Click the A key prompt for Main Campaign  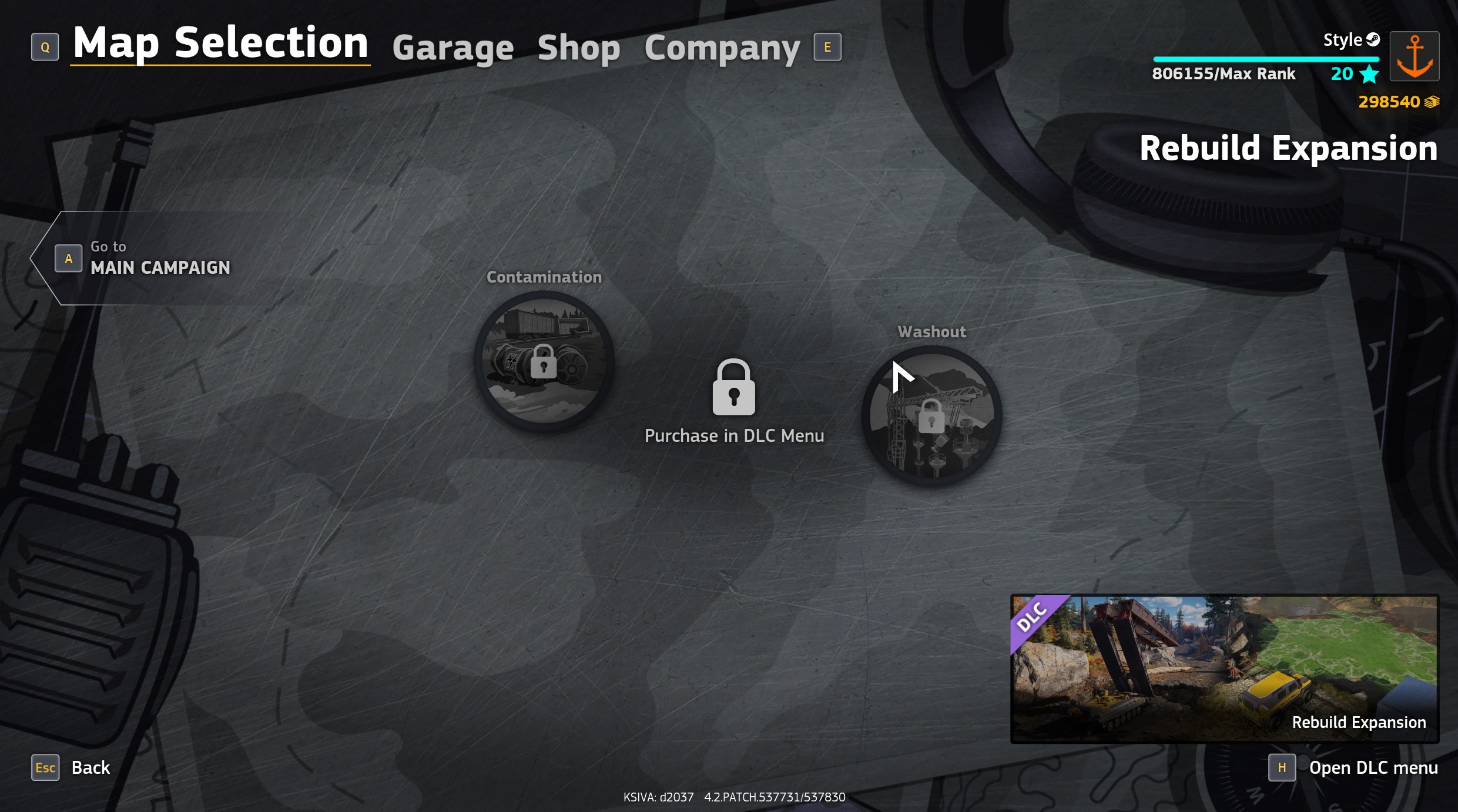(x=68, y=257)
